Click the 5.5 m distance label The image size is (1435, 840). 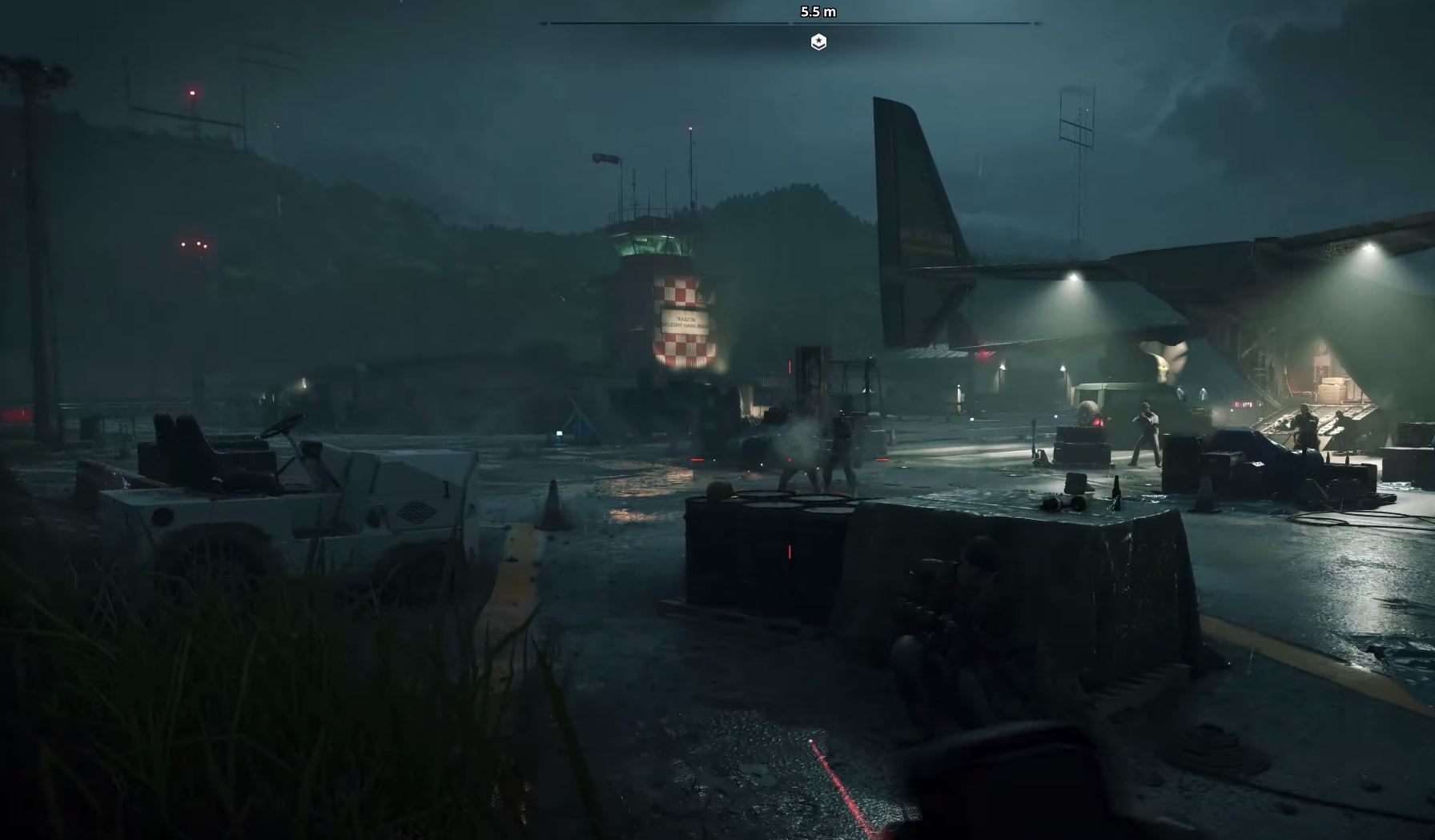click(x=817, y=11)
